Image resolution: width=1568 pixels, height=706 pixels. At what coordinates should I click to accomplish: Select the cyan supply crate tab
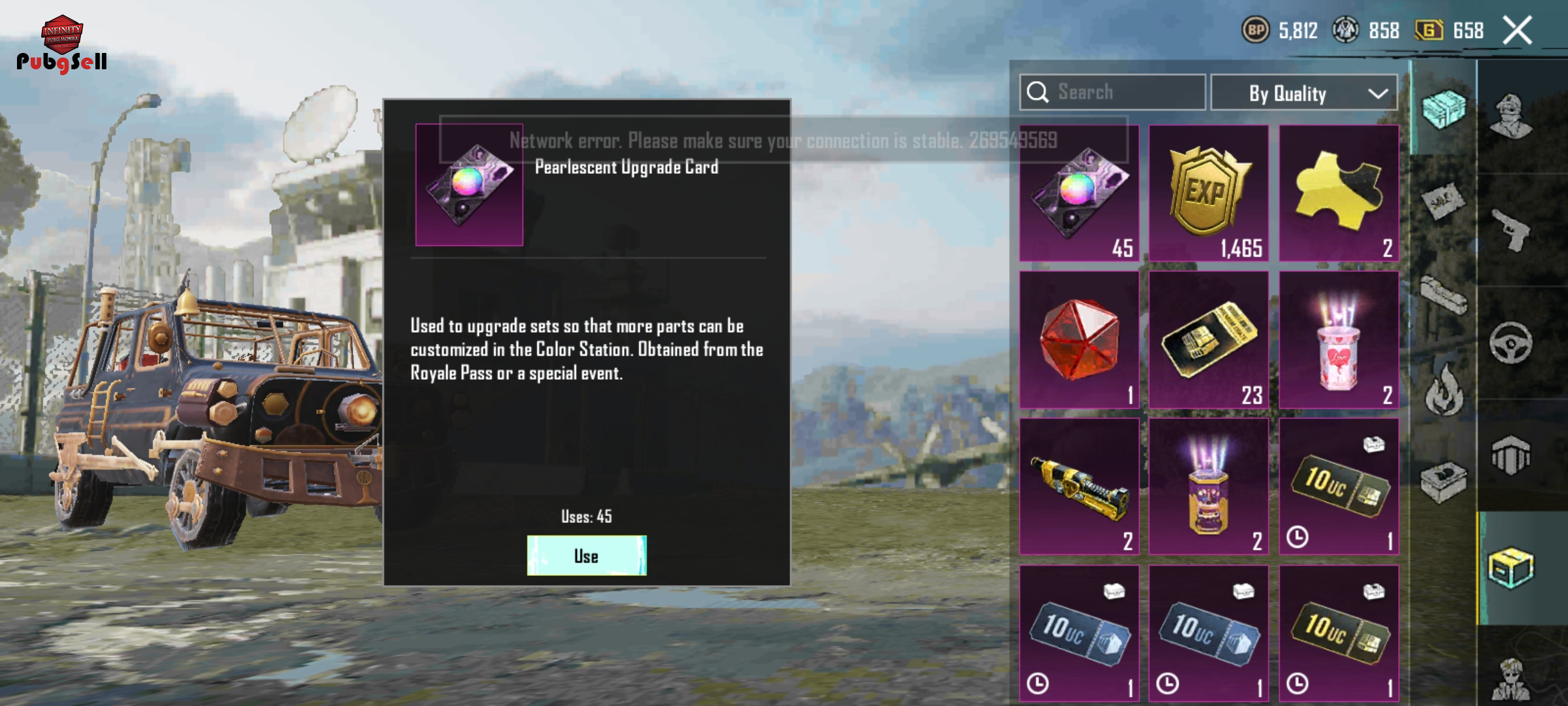[1443, 109]
